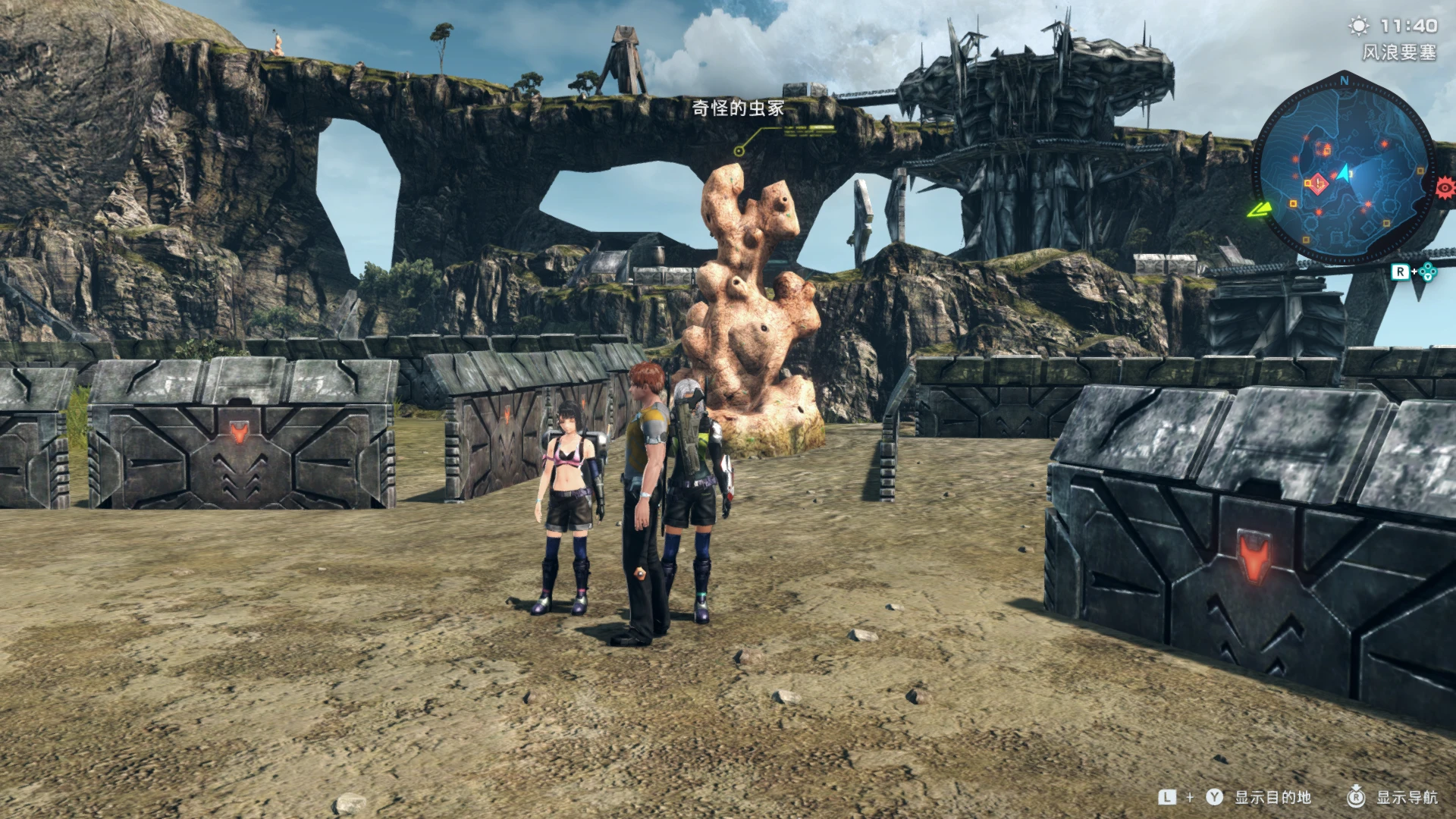Click the 显示目的地 option
The image size is (1456, 819).
[x=1272, y=797]
